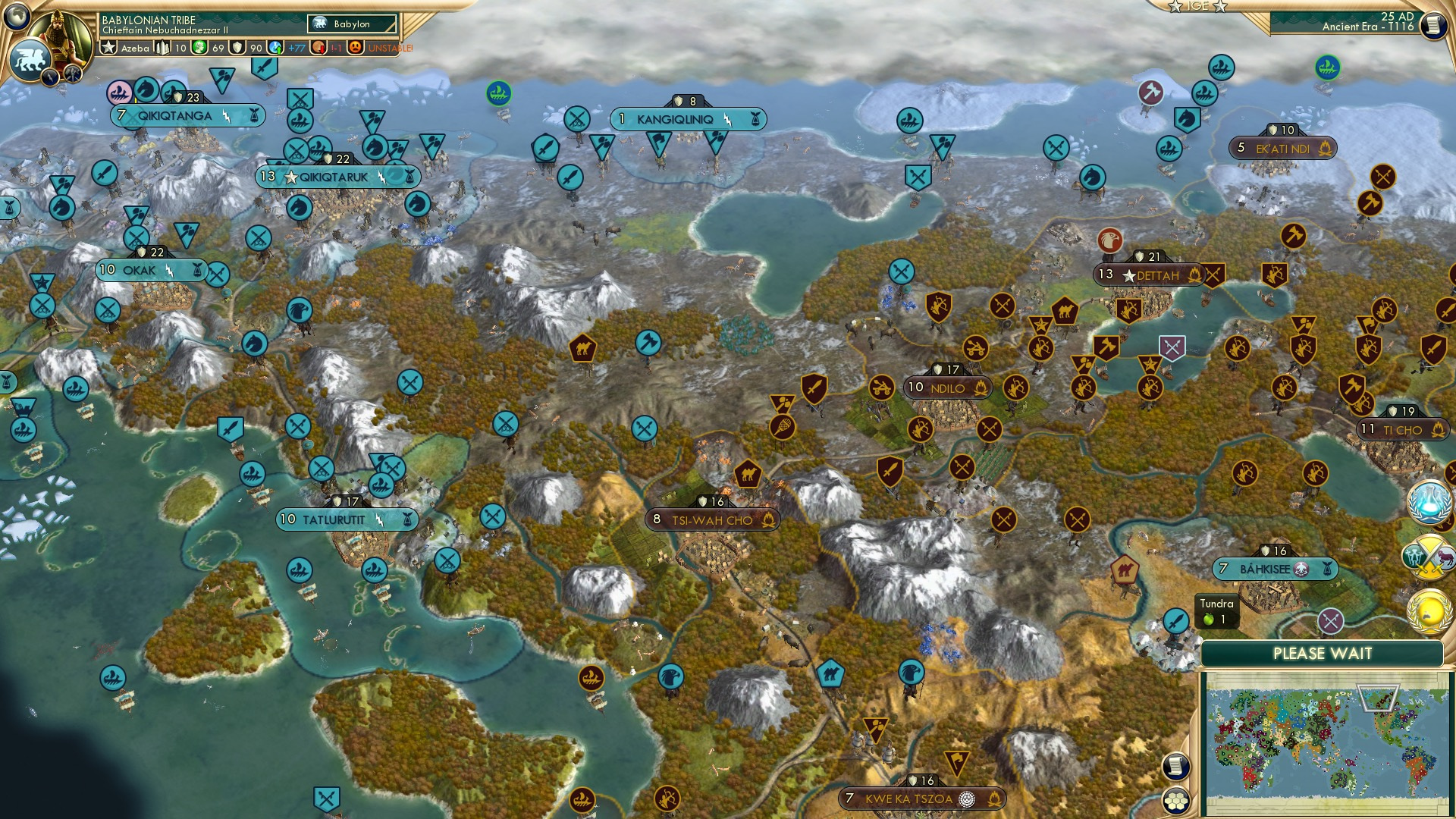Open the Babylon civilization dropdown banner
The image size is (1456, 819).
pyautogui.click(x=351, y=24)
